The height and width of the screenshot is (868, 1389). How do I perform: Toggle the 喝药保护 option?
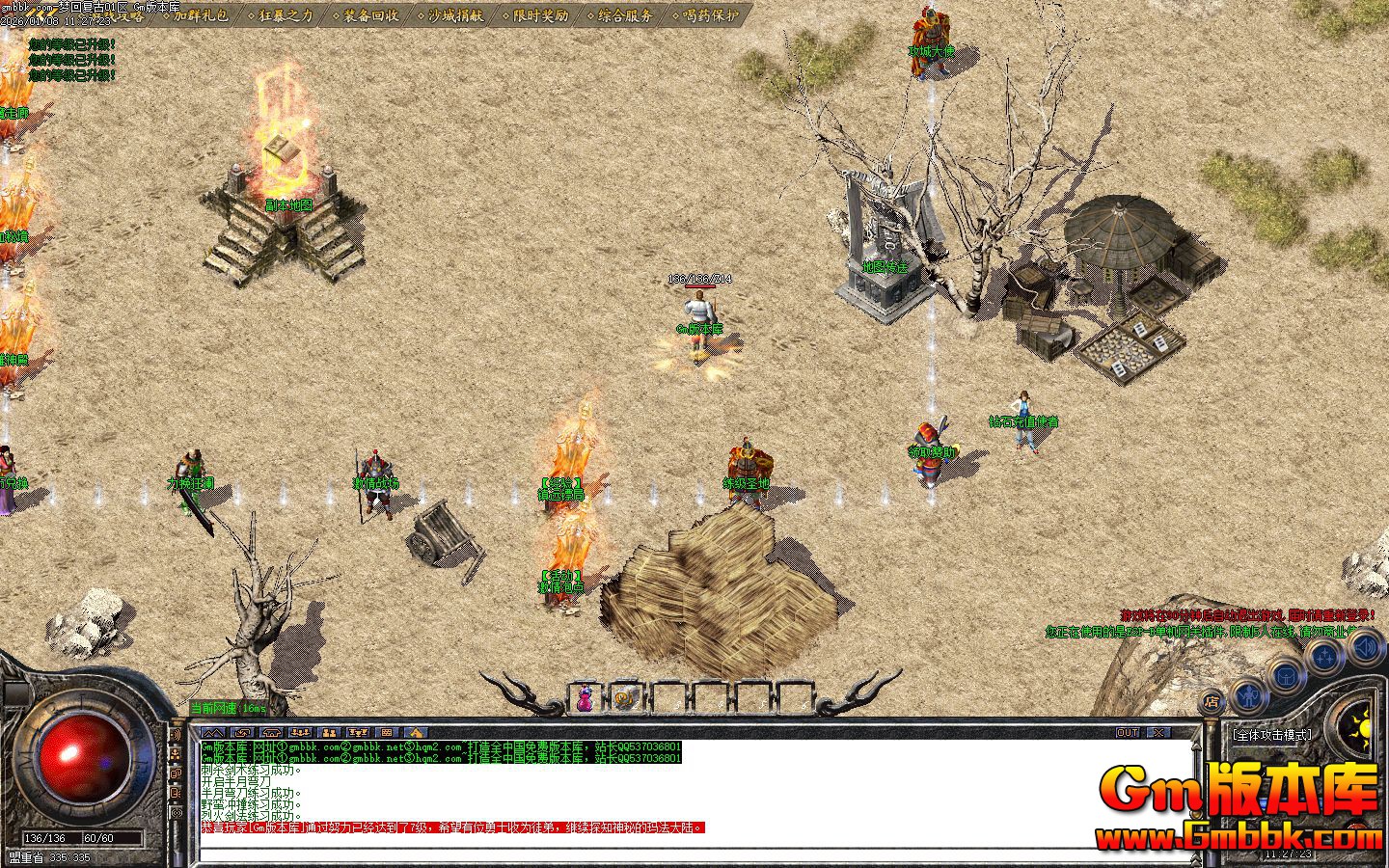click(x=710, y=14)
